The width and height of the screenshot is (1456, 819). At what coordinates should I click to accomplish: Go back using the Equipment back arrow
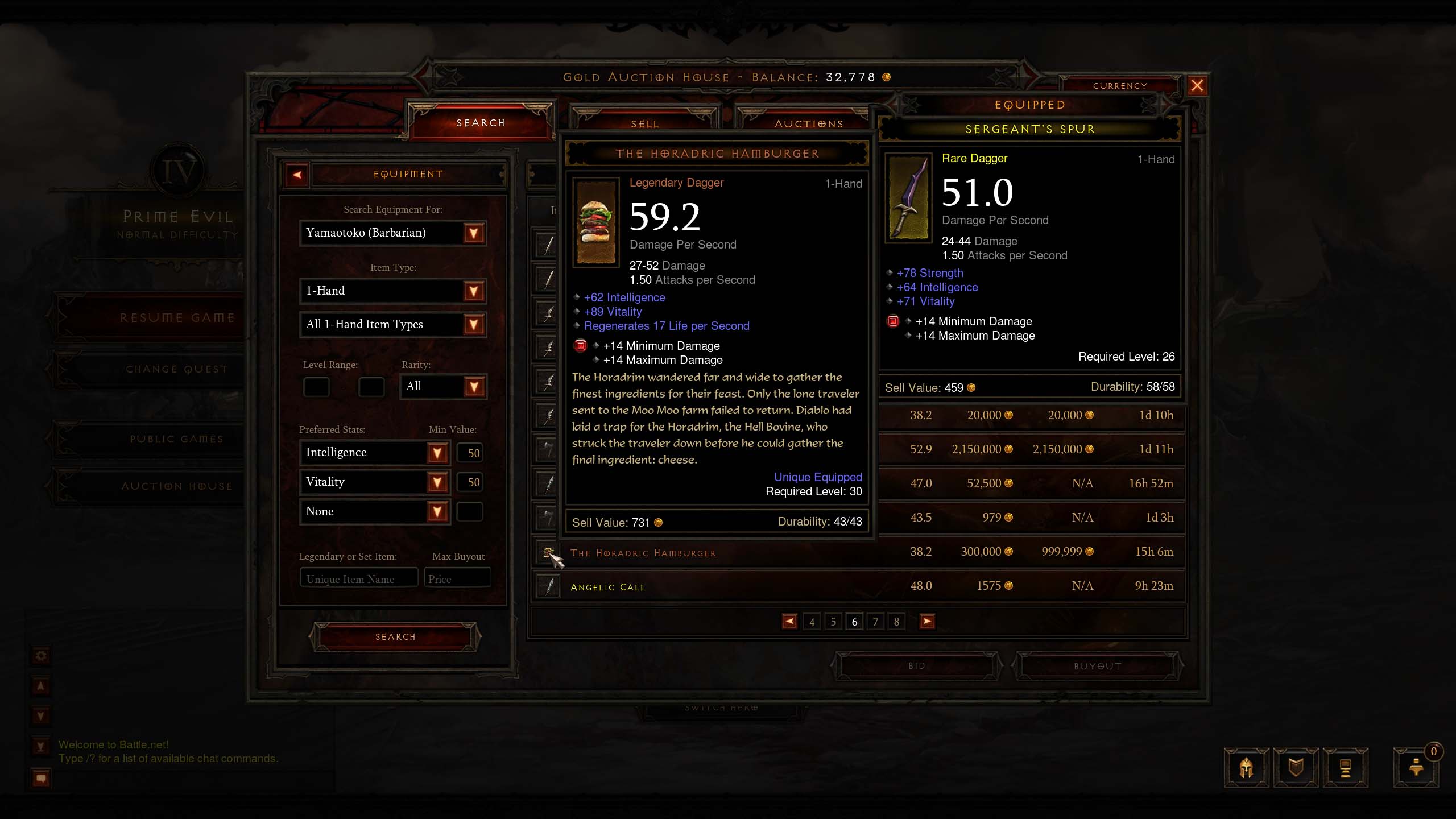coord(297,175)
